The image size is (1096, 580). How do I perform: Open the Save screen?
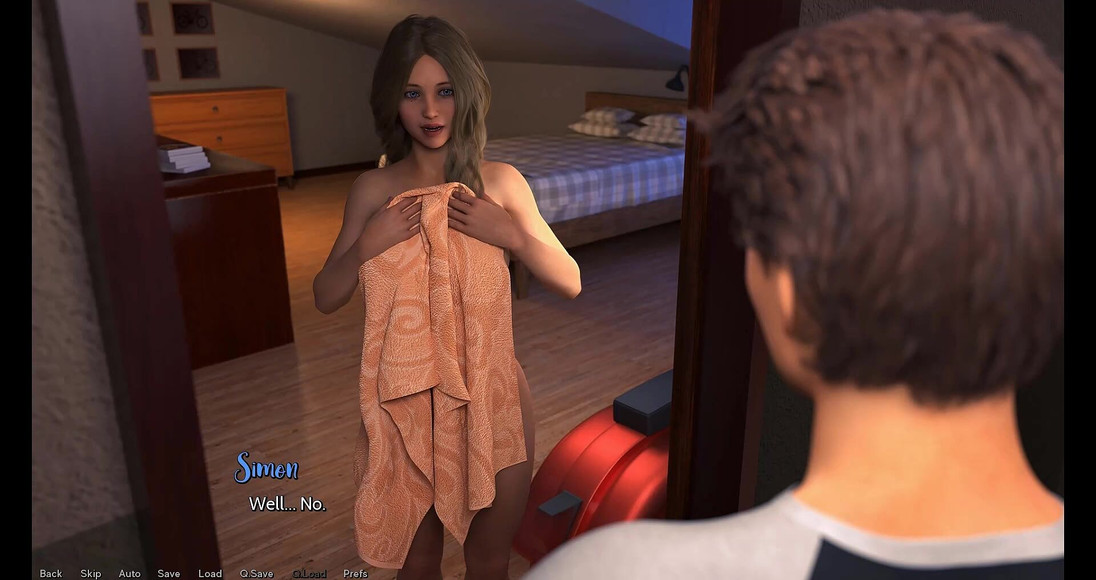169,573
